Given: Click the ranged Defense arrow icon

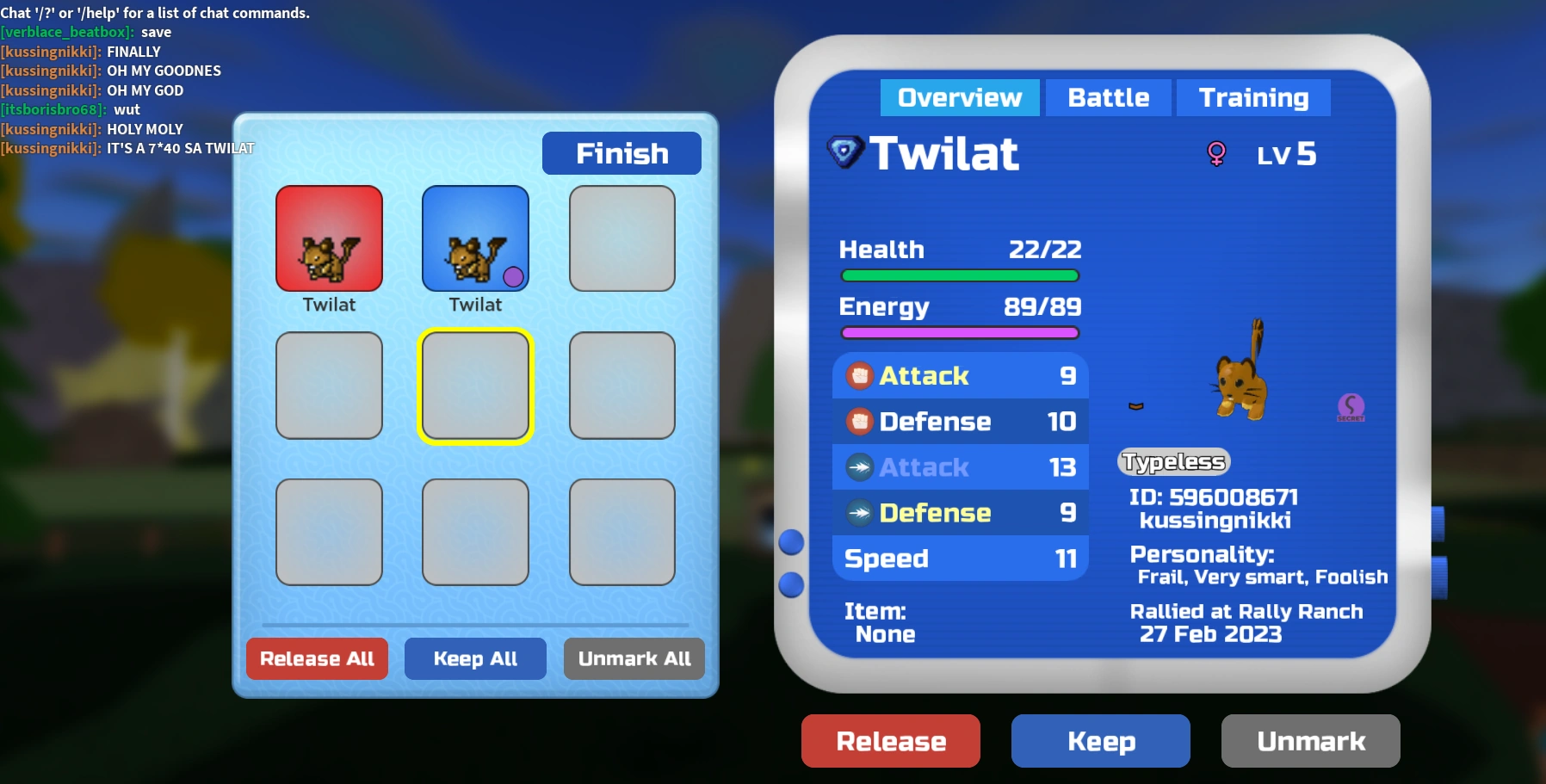Looking at the screenshot, I should [859, 513].
